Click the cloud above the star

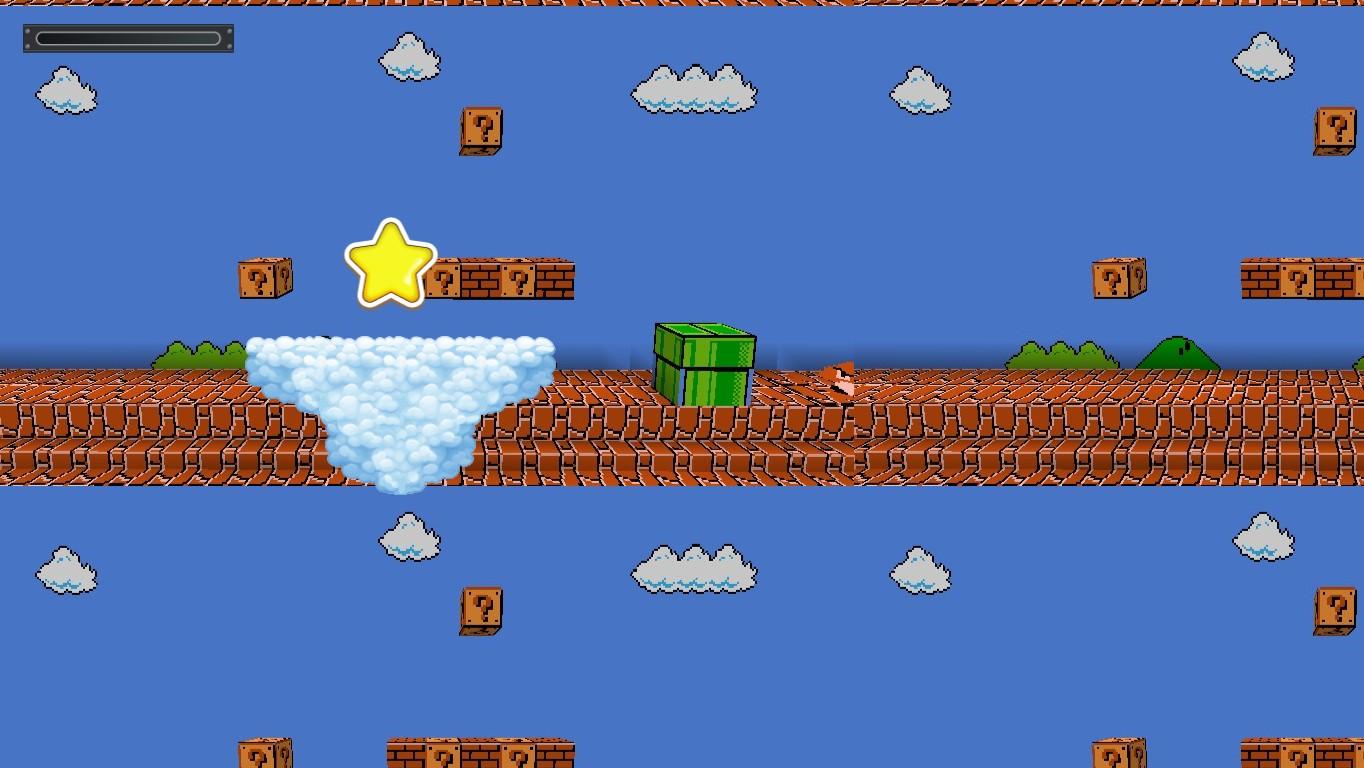click(x=408, y=58)
